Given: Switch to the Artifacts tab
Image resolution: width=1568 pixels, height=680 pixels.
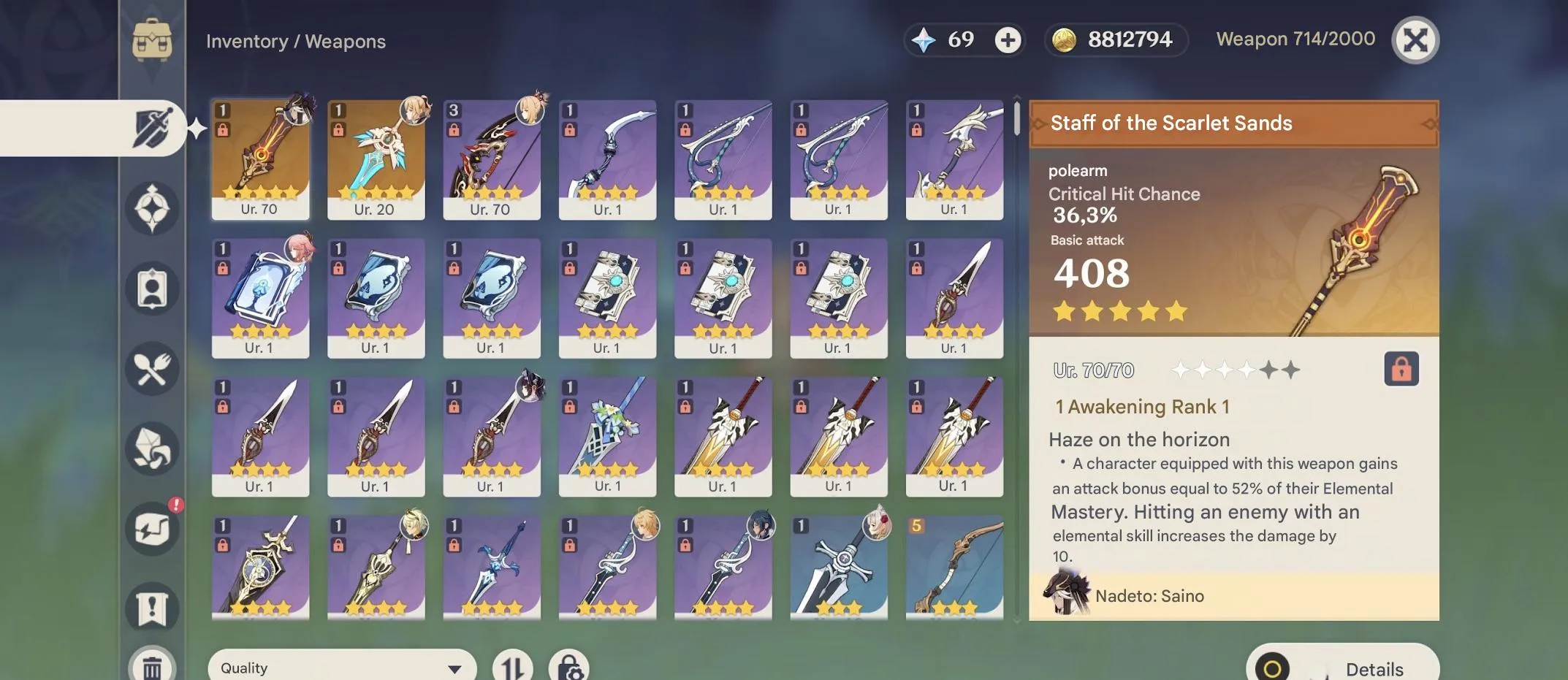Looking at the screenshot, I should coord(152,209).
